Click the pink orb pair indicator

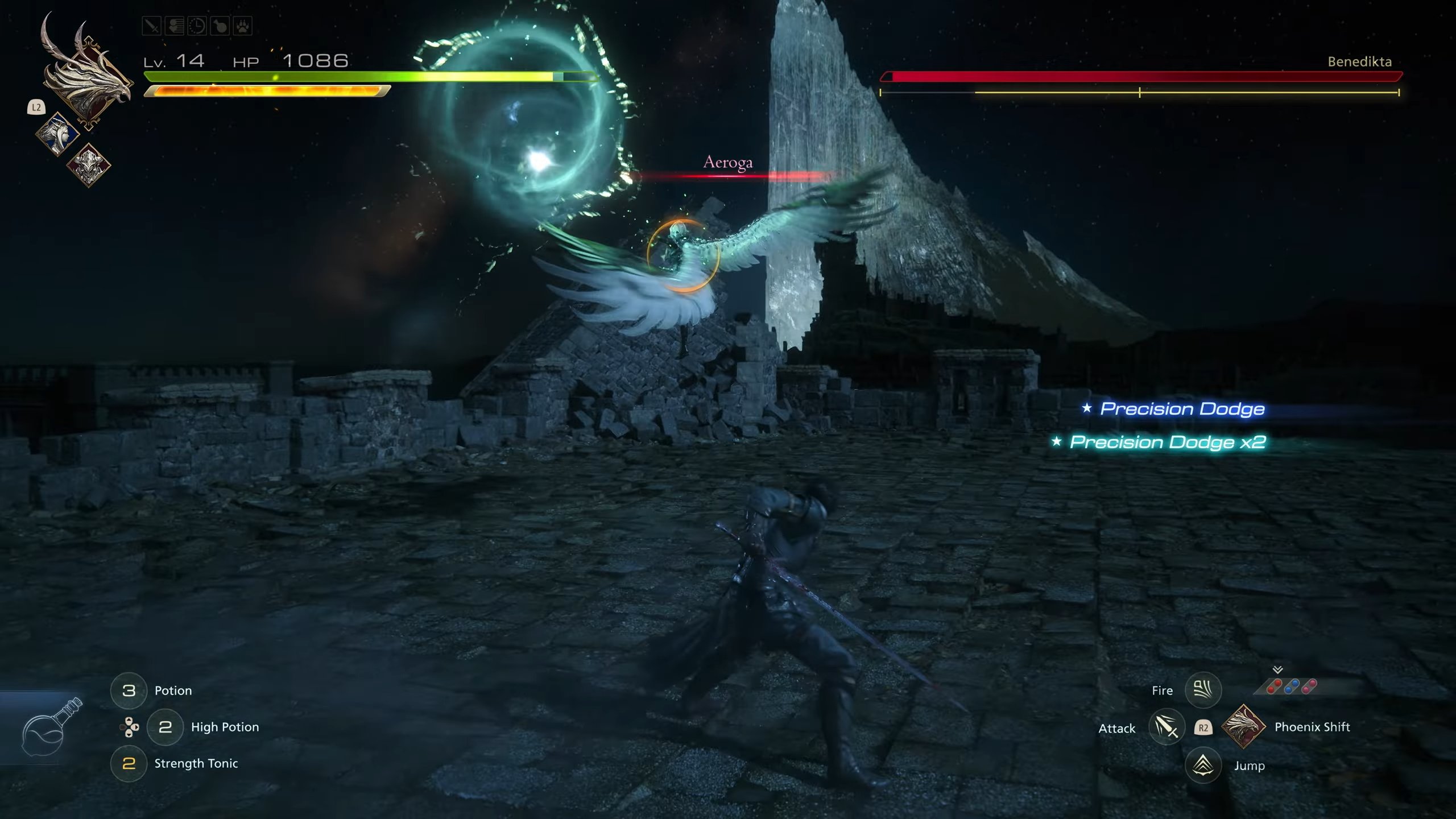(1309, 687)
